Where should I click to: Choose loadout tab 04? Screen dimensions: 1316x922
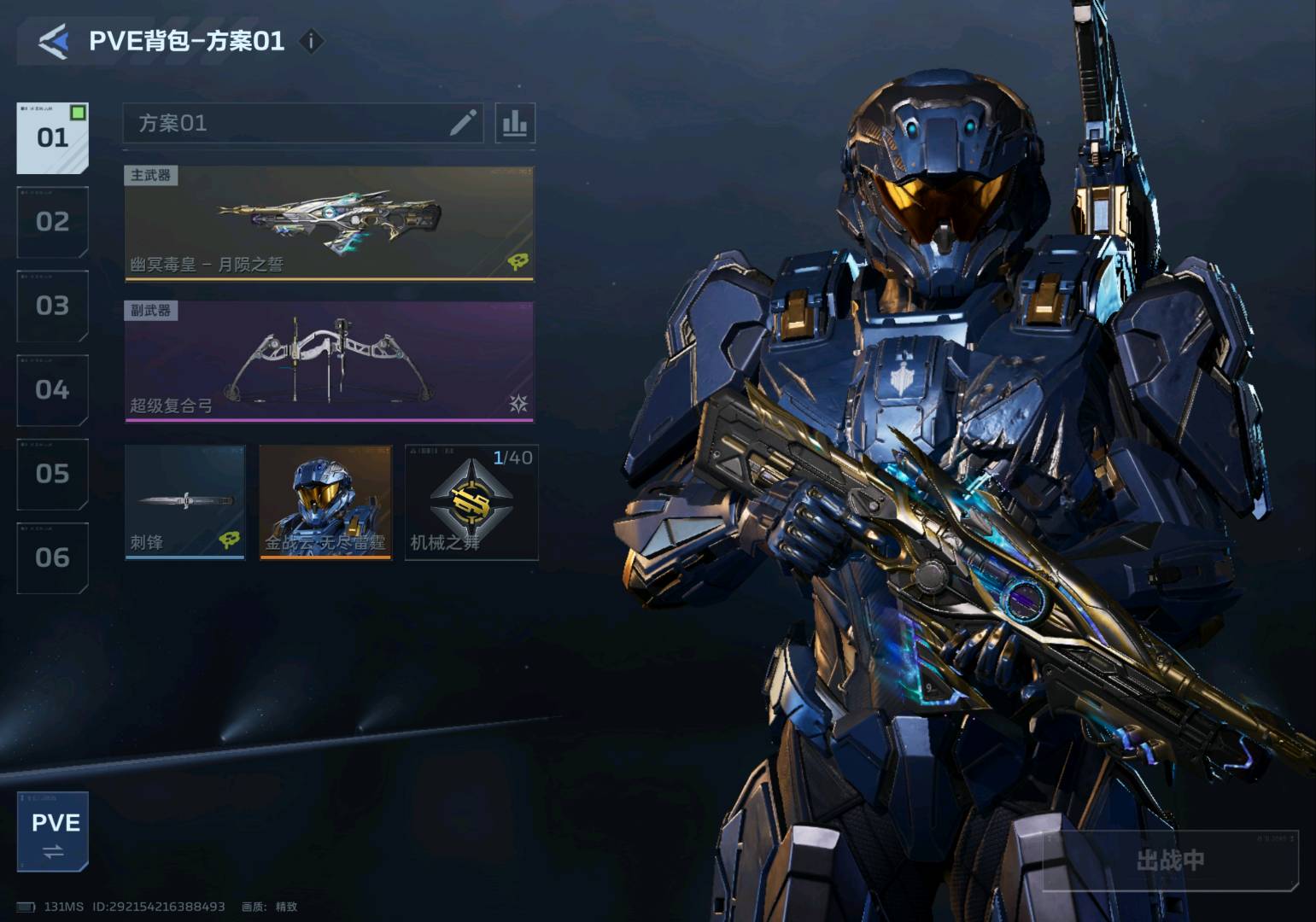coord(52,390)
